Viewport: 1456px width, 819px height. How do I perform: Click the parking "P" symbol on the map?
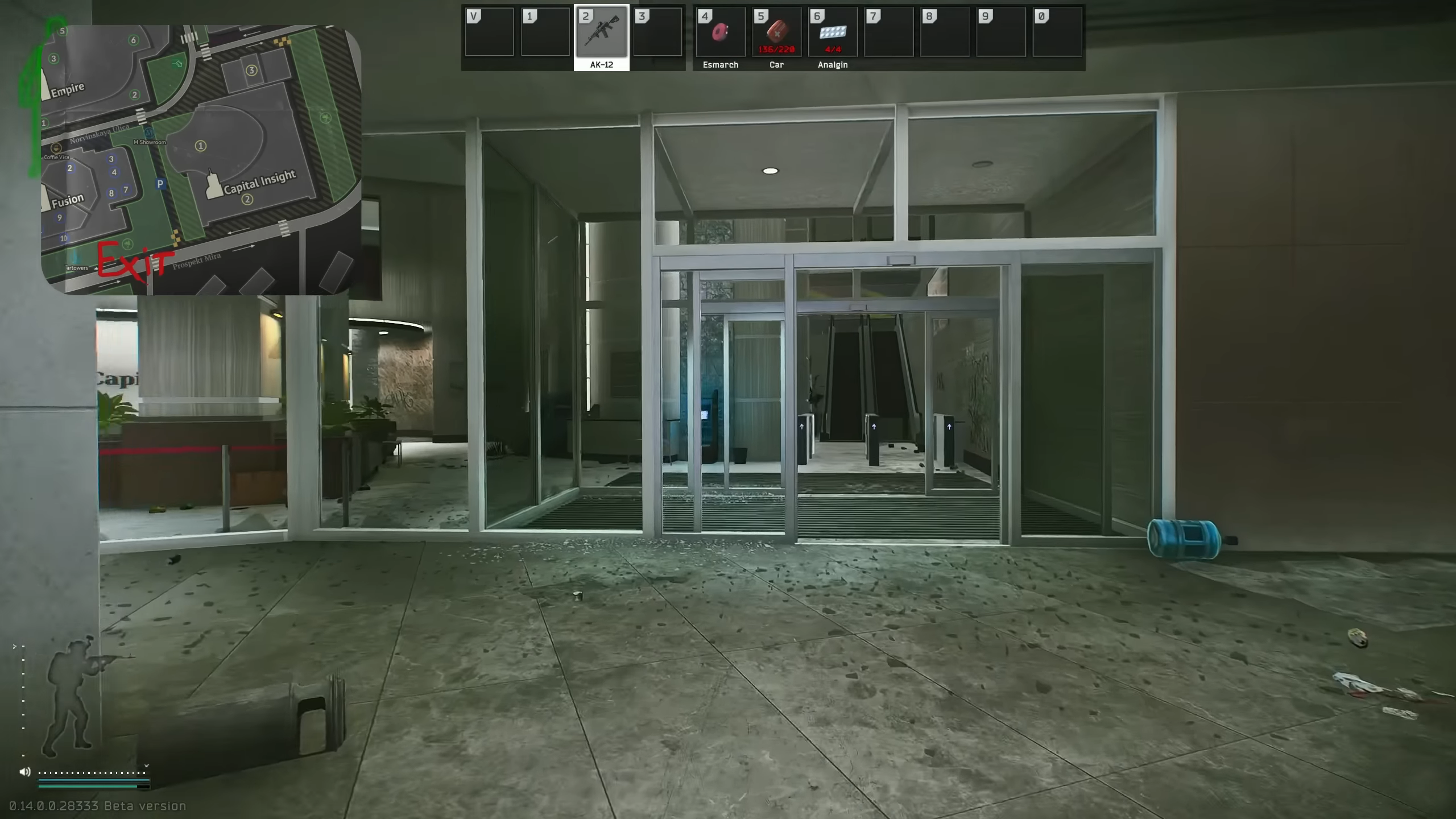[x=160, y=183]
